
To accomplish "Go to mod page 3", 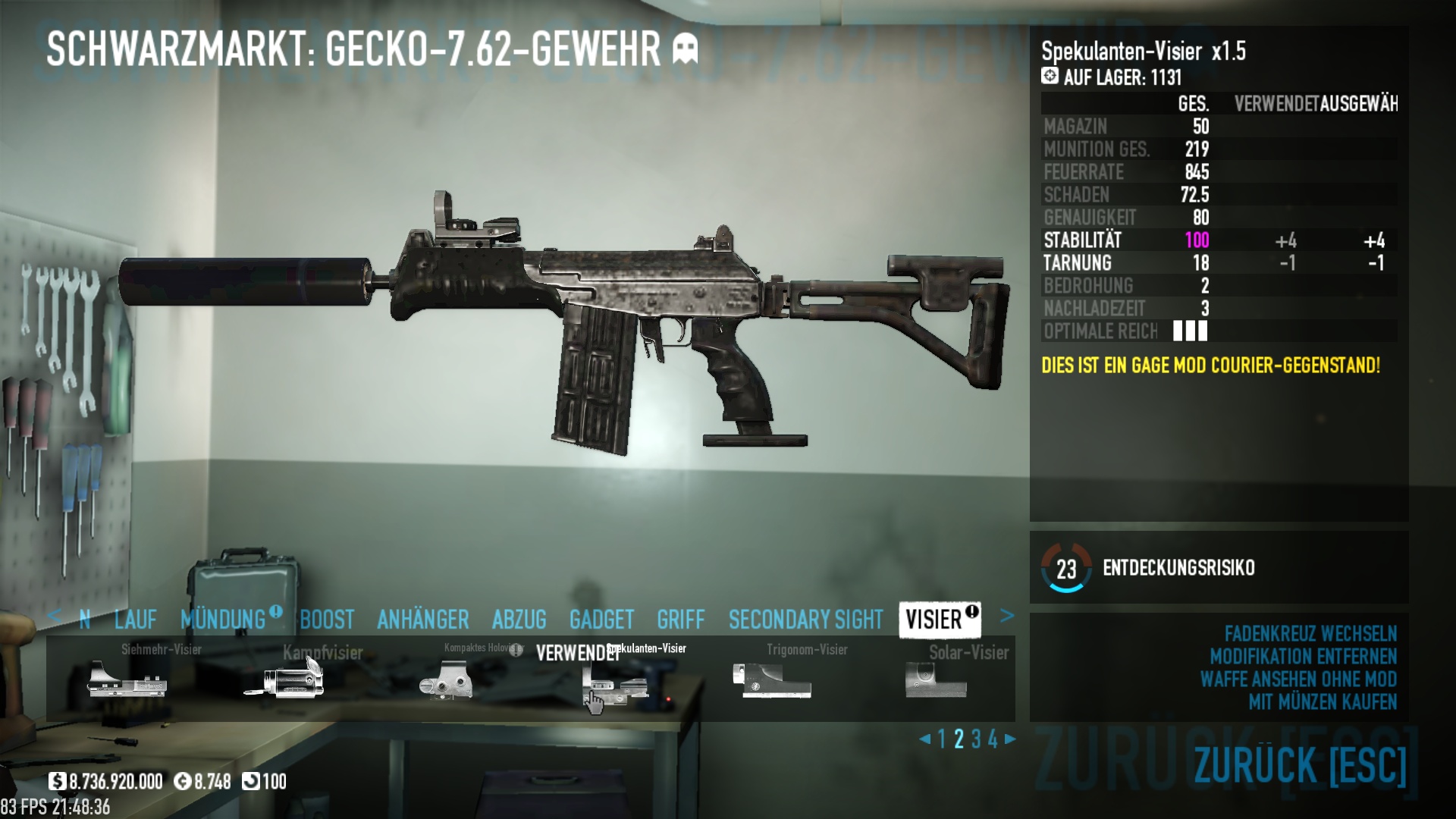I will click(x=976, y=739).
